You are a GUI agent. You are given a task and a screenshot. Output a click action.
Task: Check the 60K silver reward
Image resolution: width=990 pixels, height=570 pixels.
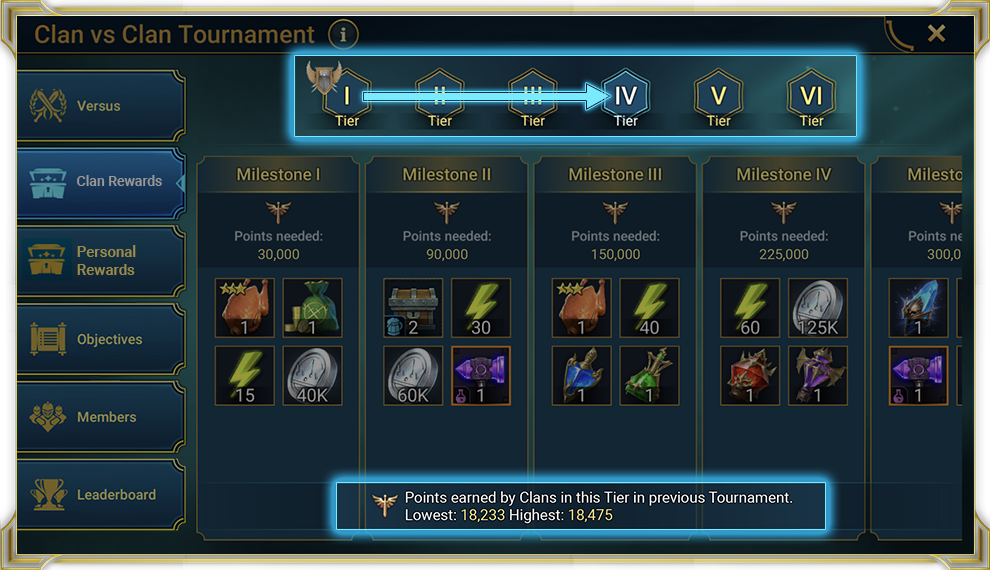[x=413, y=376]
